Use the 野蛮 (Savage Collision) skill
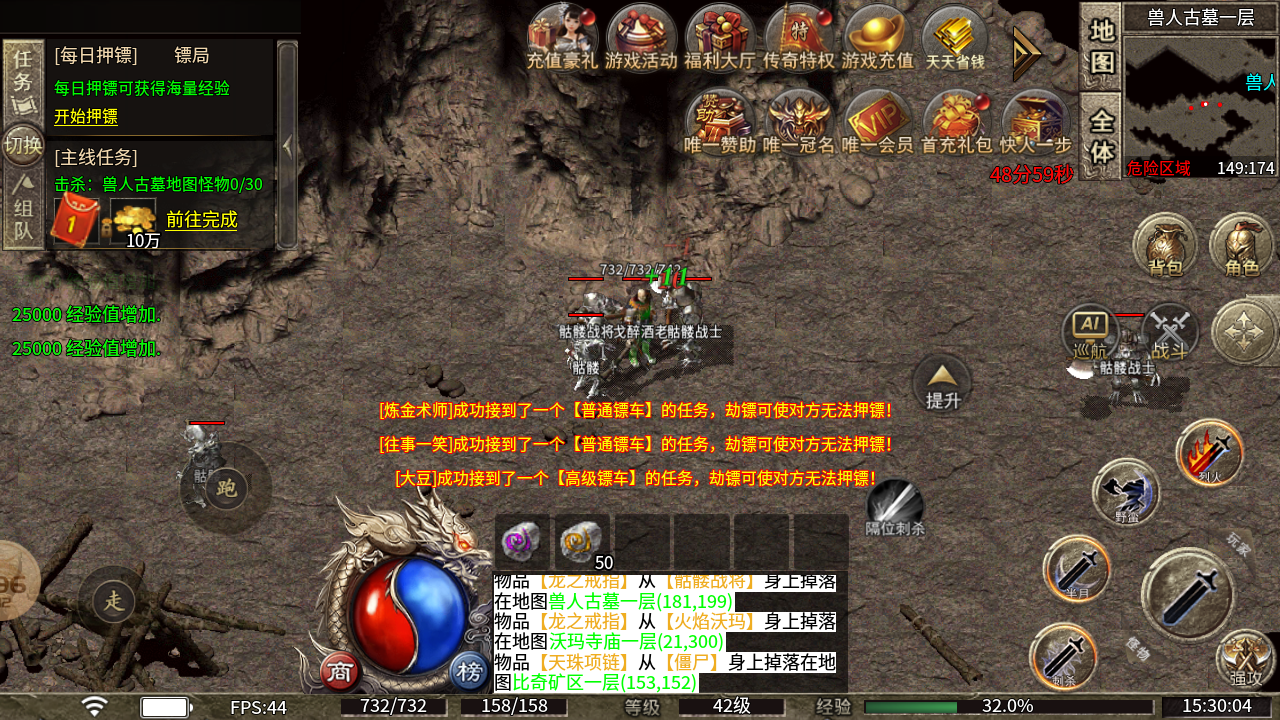The height and width of the screenshot is (720, 1280). pyautogui.click(x=1125, y=495)
